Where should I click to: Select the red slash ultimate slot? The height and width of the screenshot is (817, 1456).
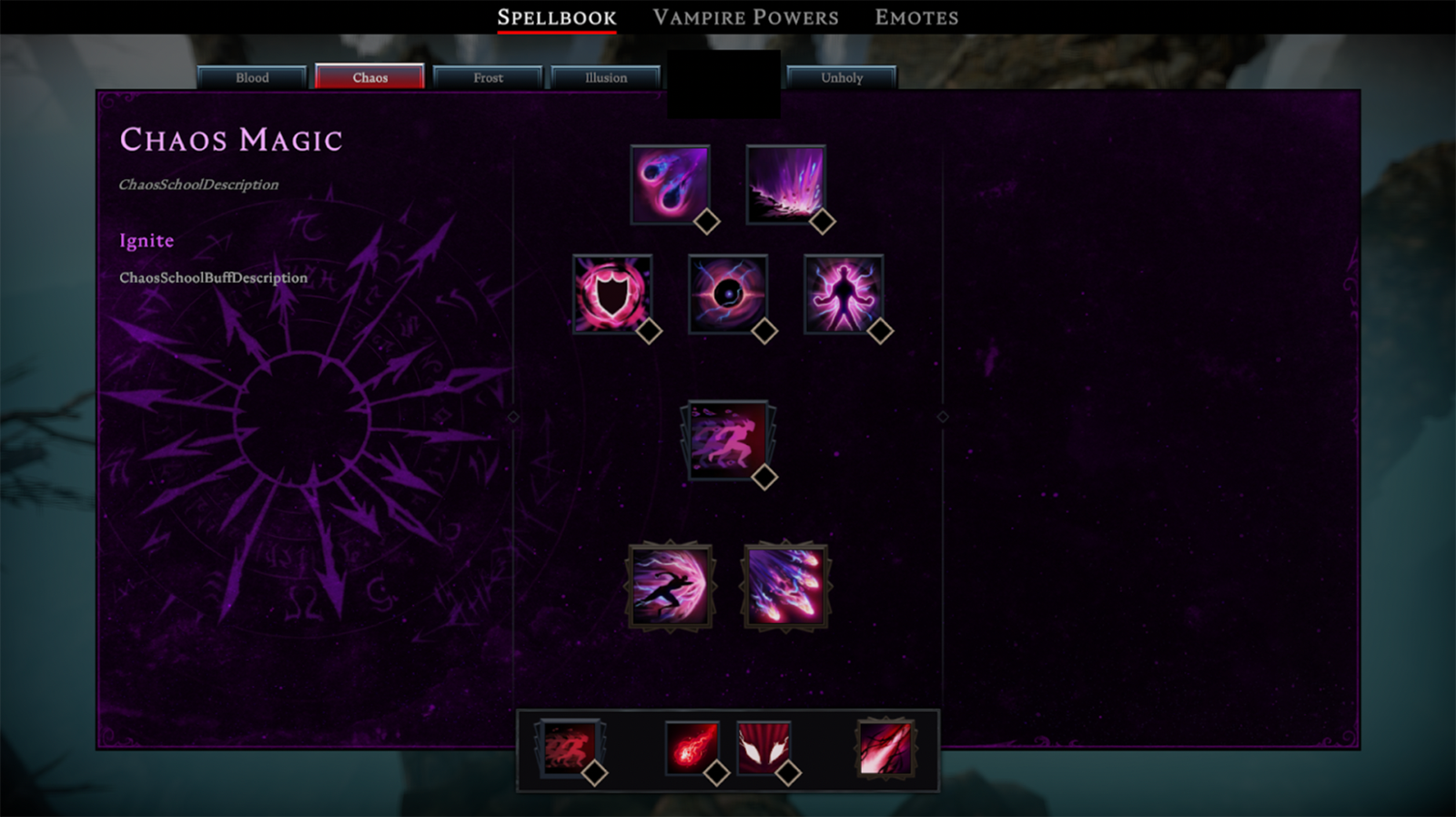coord(885,748)
